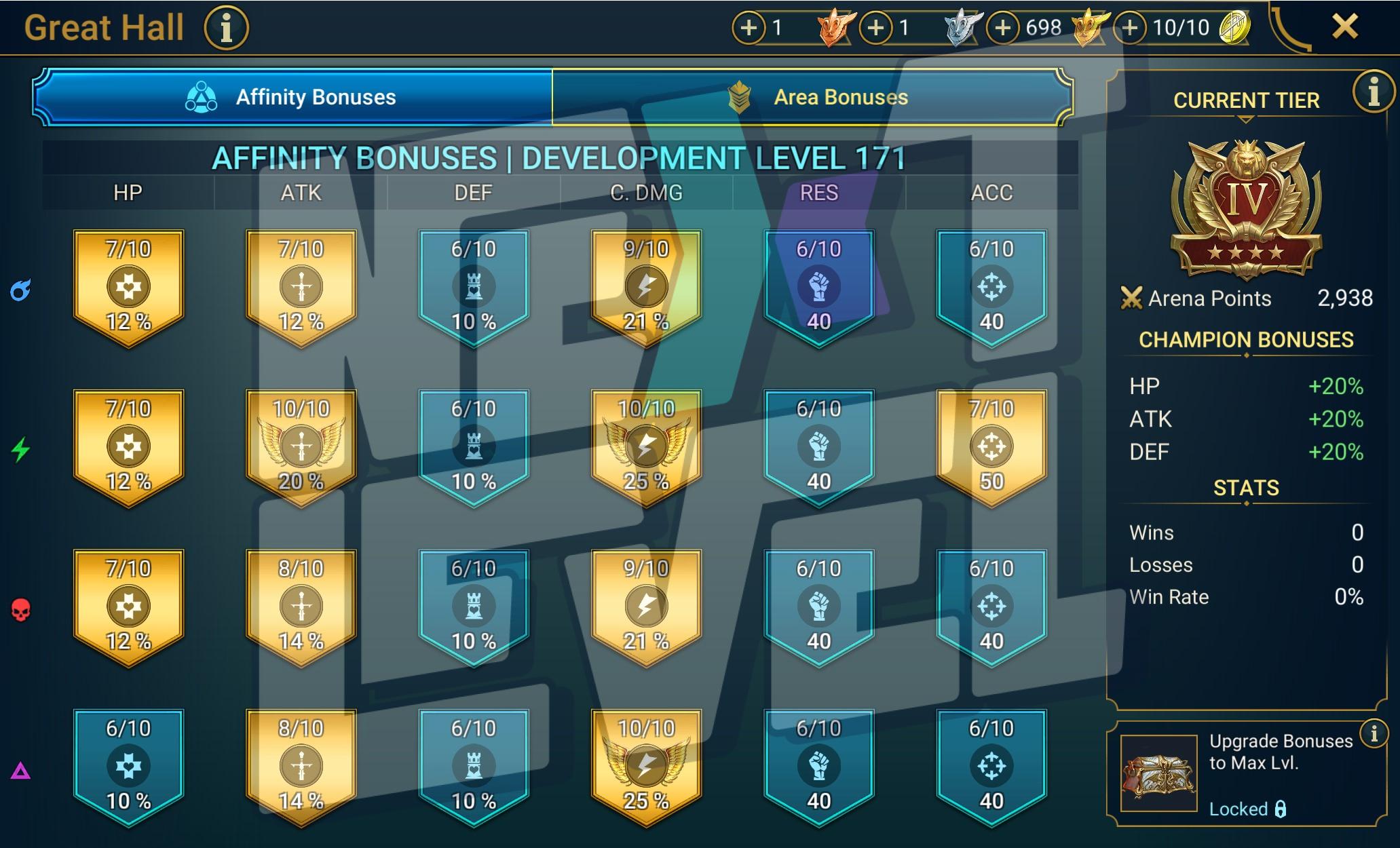1400x848 pixels.
Task: Click the plus beside 698 gold medals
Action: click(x=1002, y=28)
